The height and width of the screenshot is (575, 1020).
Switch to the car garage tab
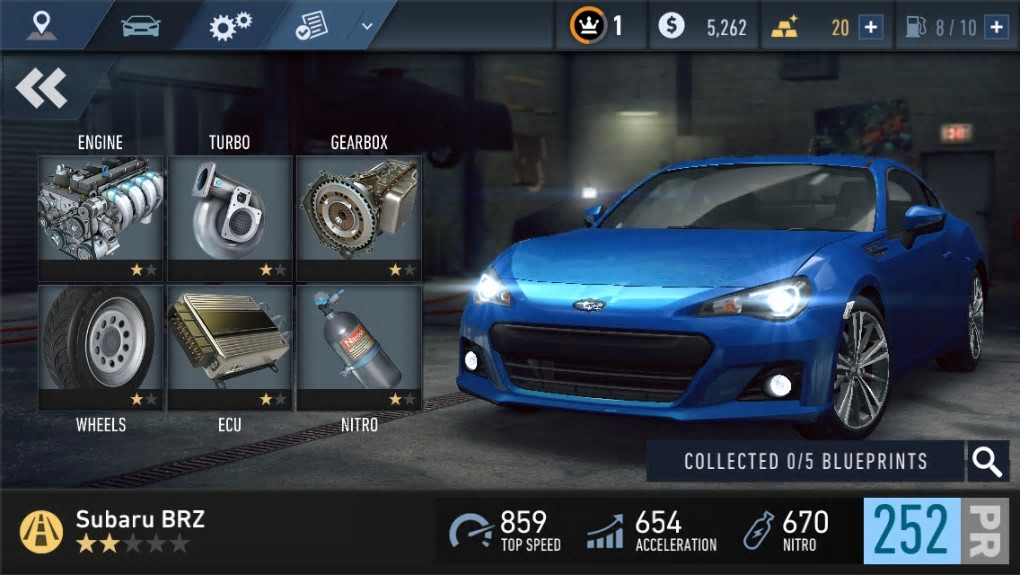pyautogui.click(x=140, y=25)
